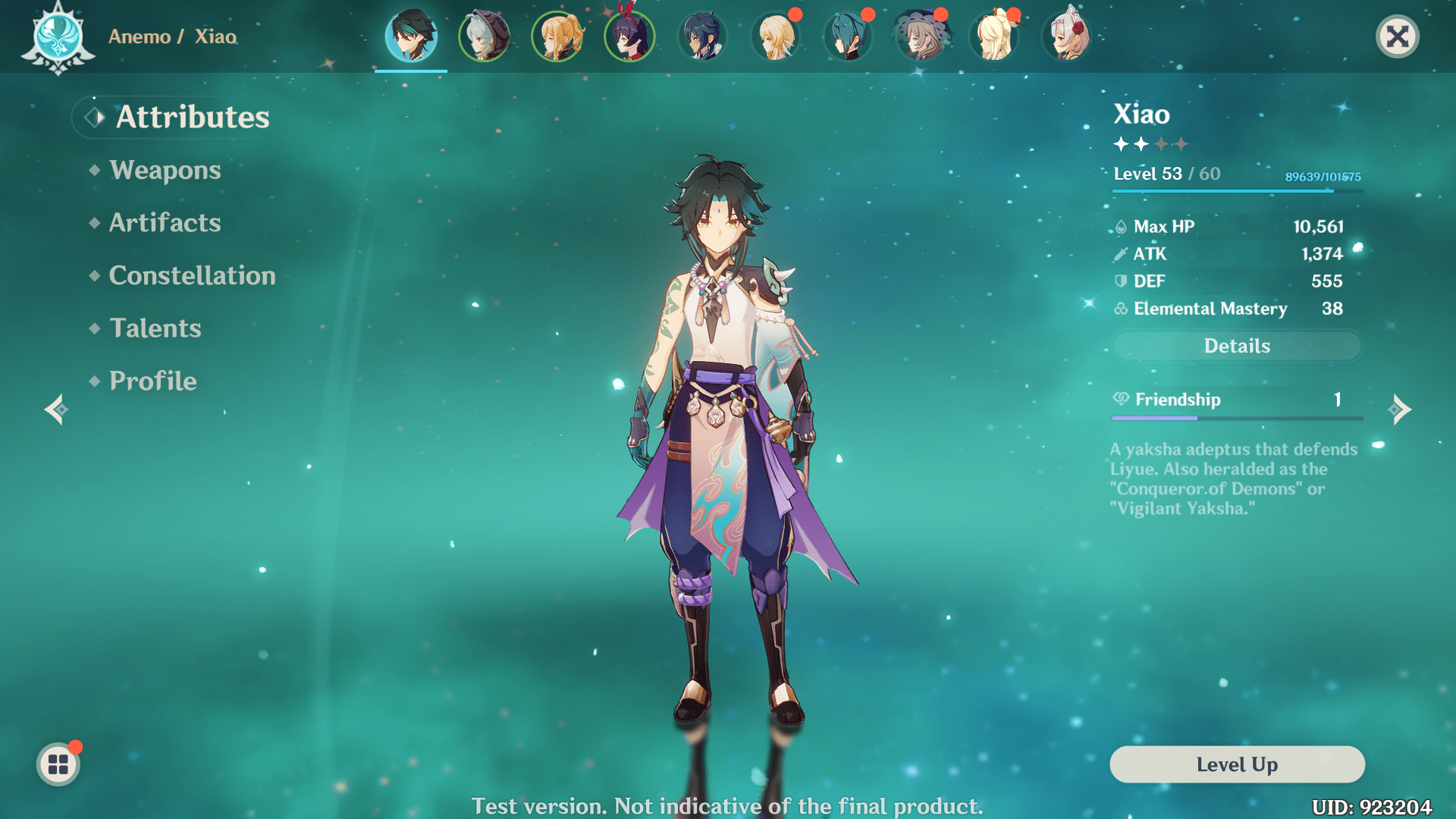Select the portrait with the purple witch hat
Screen dimensions: 1456x819
click(921, 36)
